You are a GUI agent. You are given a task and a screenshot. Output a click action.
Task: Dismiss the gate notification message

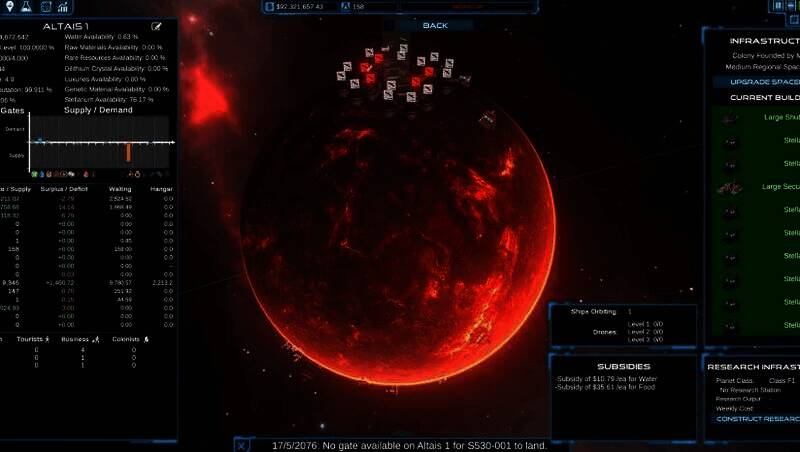point(242,444)
